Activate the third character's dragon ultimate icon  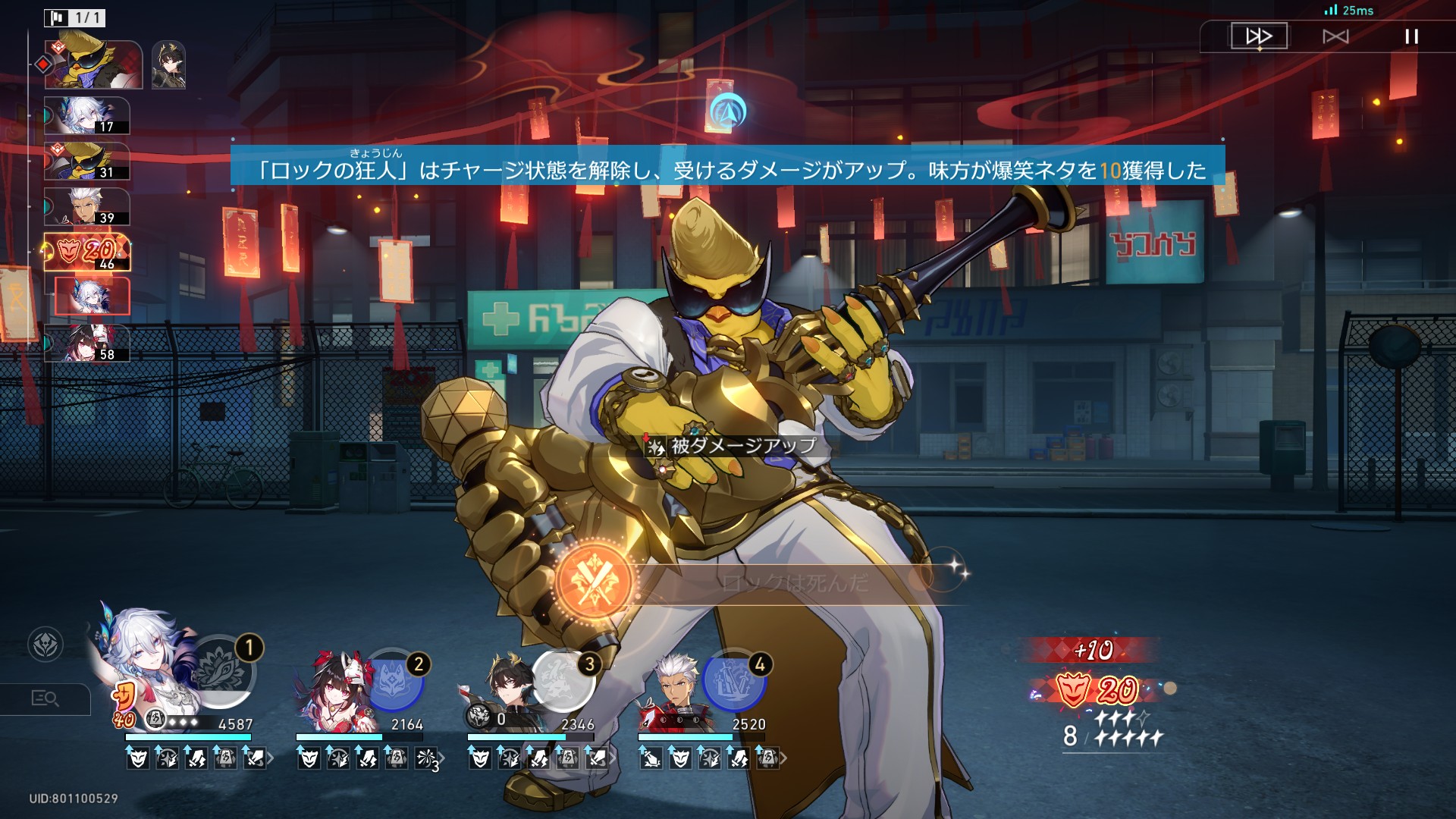coord(562,681)
